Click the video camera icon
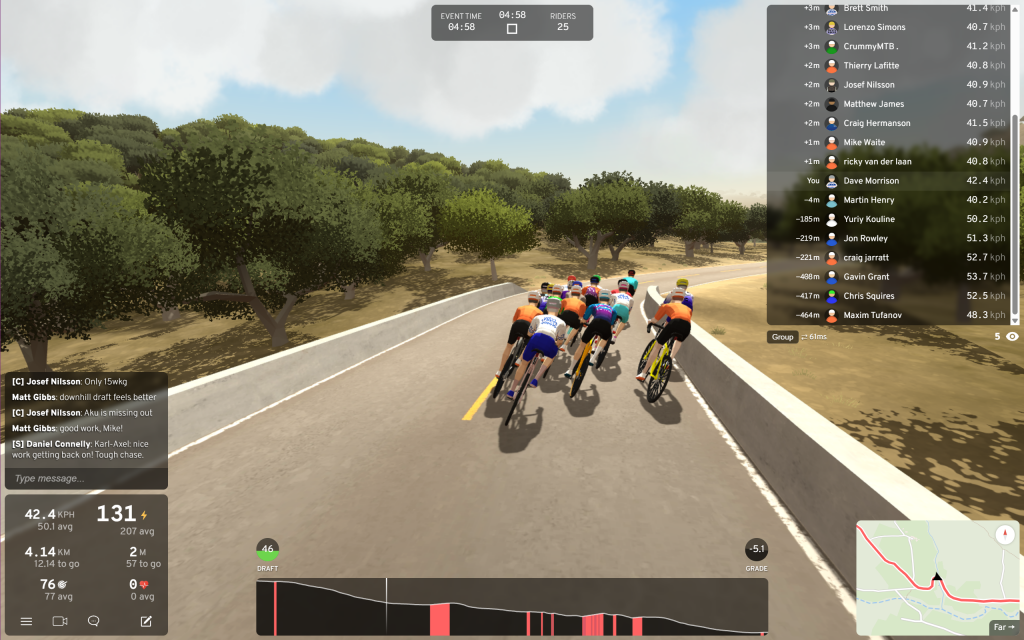1024x640 pixels. 59,621
